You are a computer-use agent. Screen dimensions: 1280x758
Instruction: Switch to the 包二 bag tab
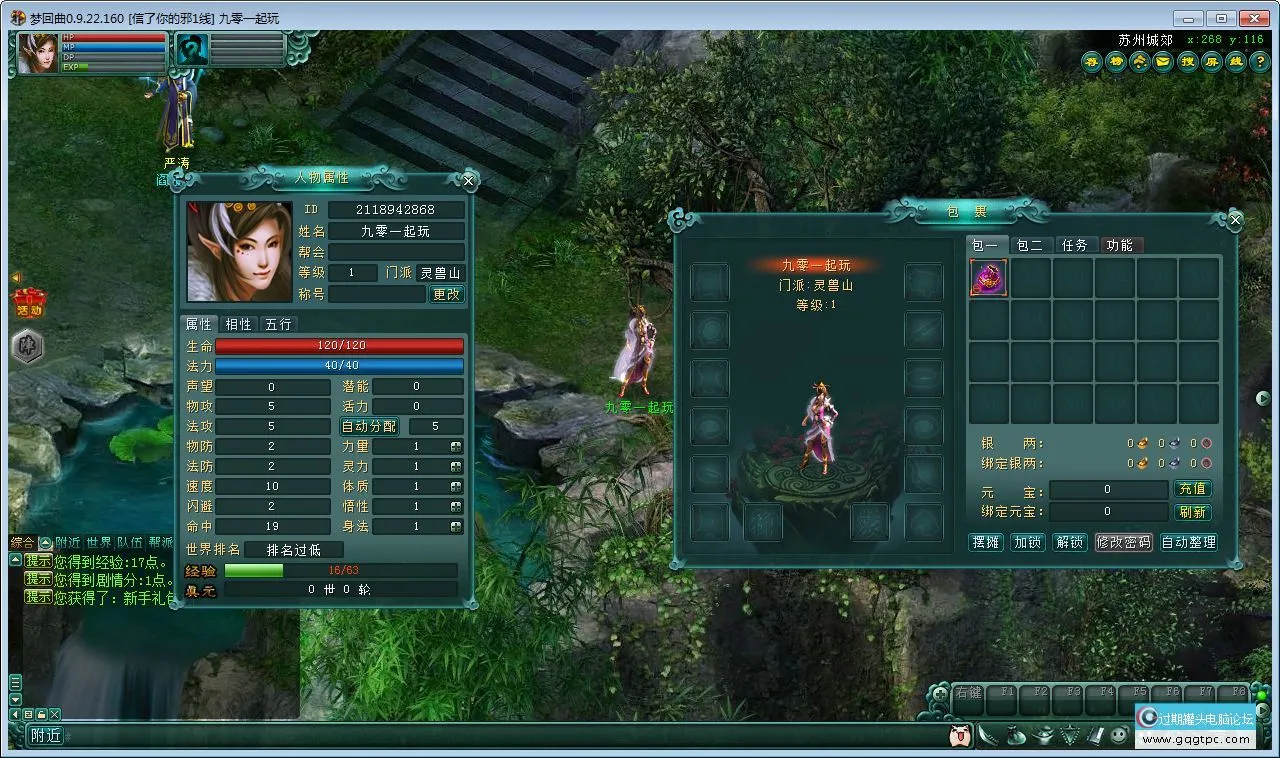click(x=1029, y=245)
